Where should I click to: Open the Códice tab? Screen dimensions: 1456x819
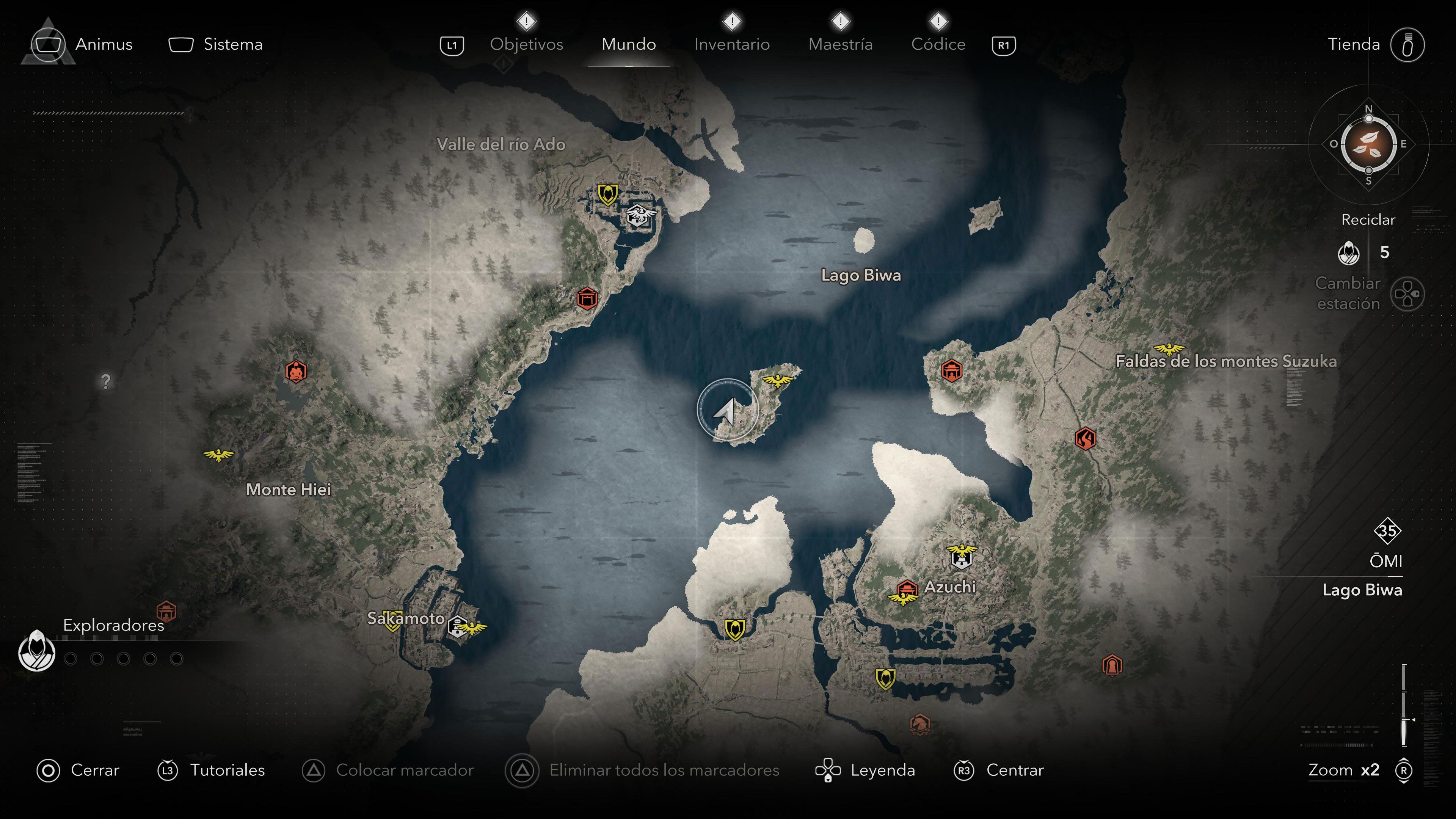pyautogui.click(x=938, y=44)
